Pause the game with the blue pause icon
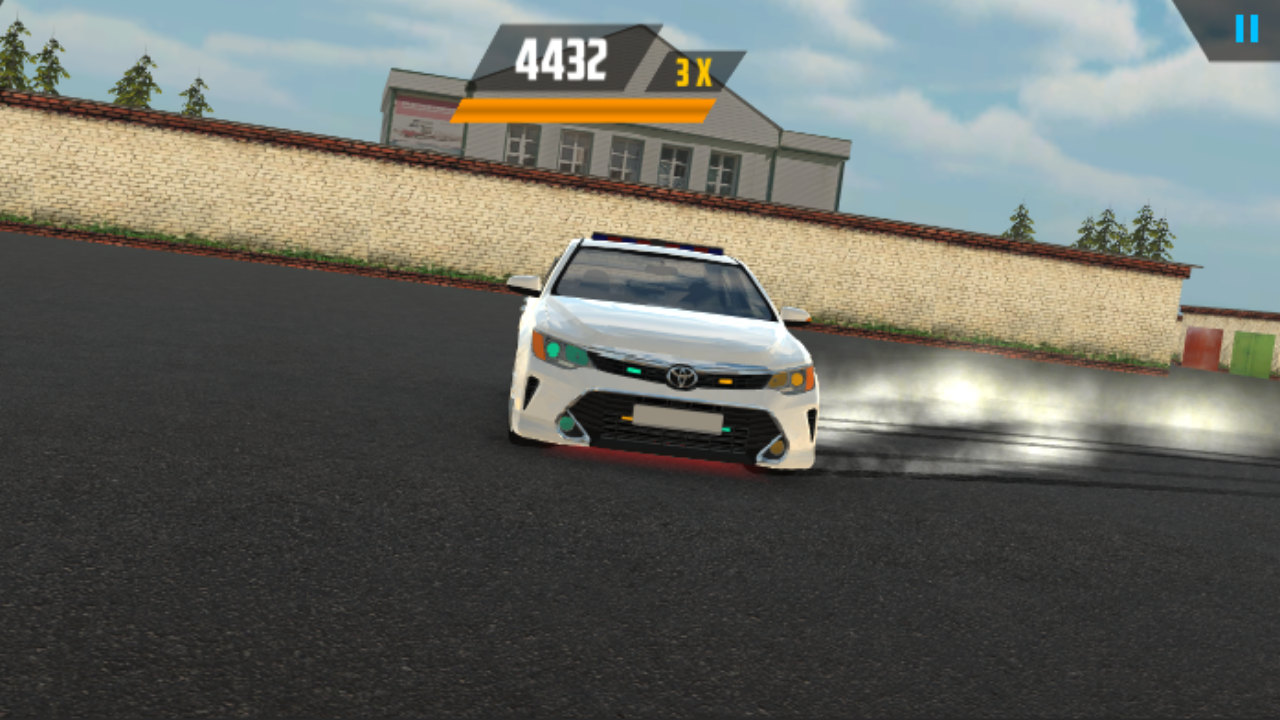Screen dimensions: 1280x720 (x=1245, y=27)
